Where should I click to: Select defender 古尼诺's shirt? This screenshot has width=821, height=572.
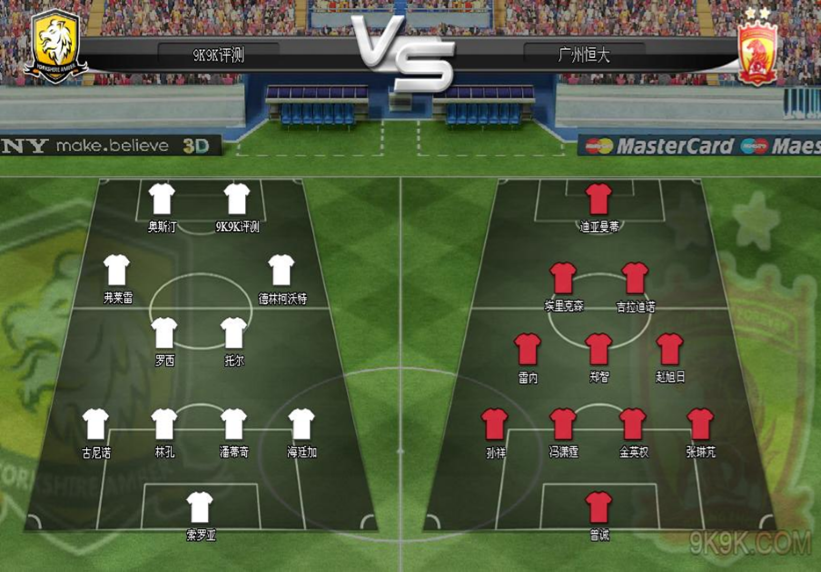pyautogui.click(x=96, y=424)
